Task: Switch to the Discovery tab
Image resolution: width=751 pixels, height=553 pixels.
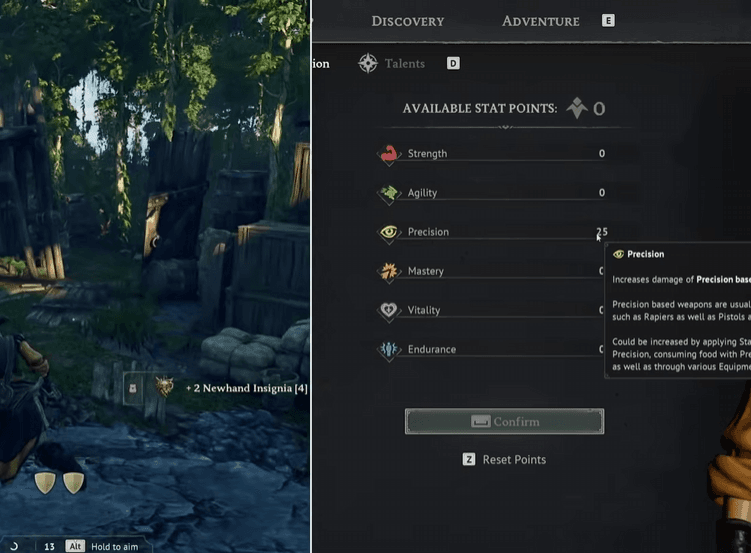Action: [x=407, y=21]
